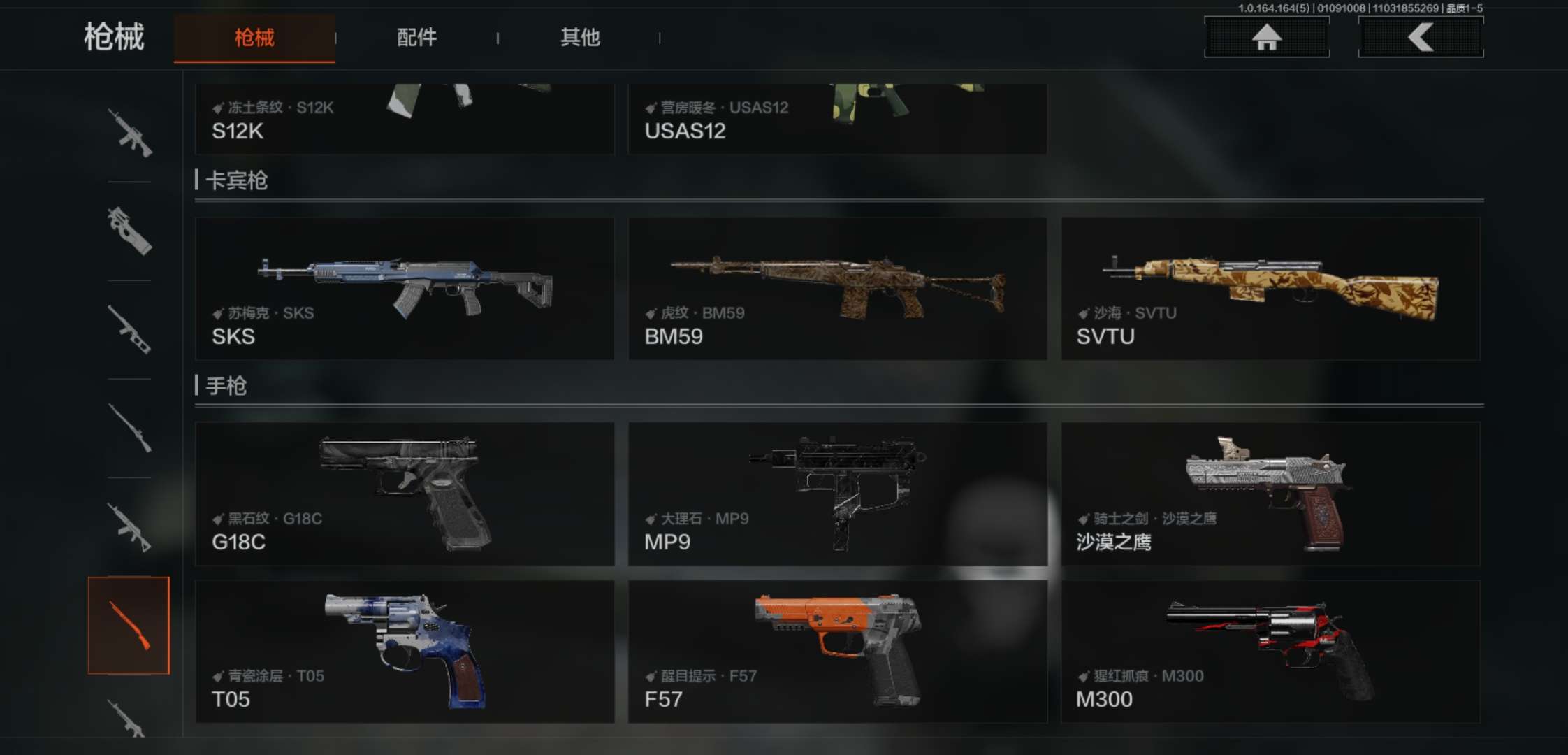Select the 其他 tab
1568x755 pixels.
[x=580, y=38]
